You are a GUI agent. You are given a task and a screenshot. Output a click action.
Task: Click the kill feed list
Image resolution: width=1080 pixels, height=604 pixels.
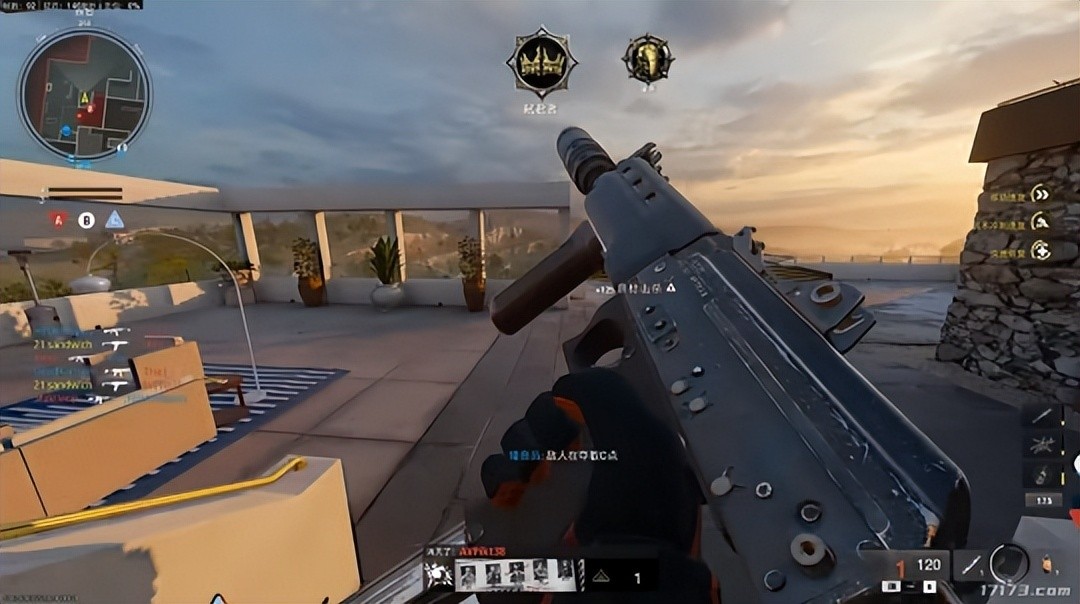tap(85, 364)
